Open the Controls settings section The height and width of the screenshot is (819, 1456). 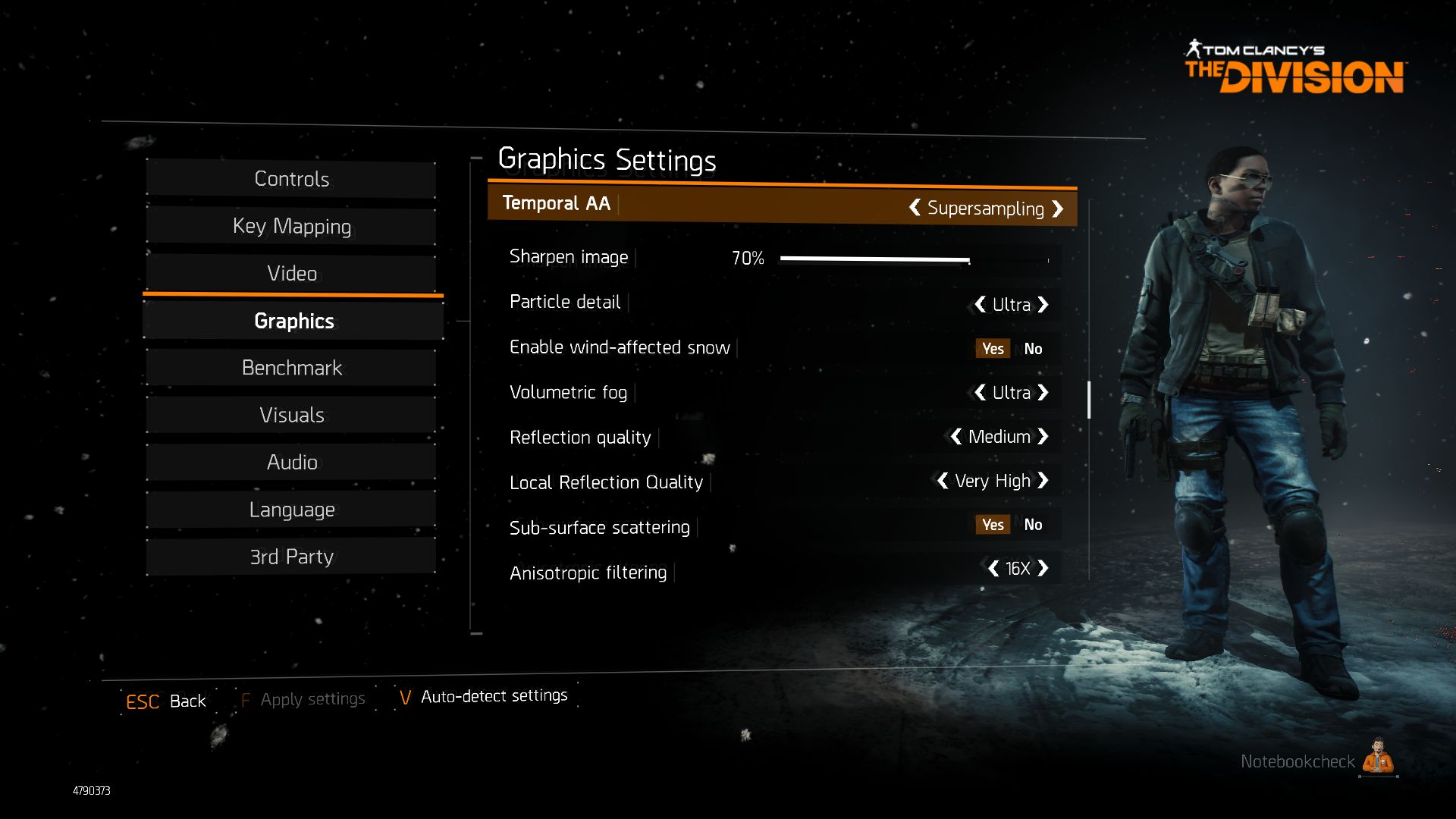[291, 179]
